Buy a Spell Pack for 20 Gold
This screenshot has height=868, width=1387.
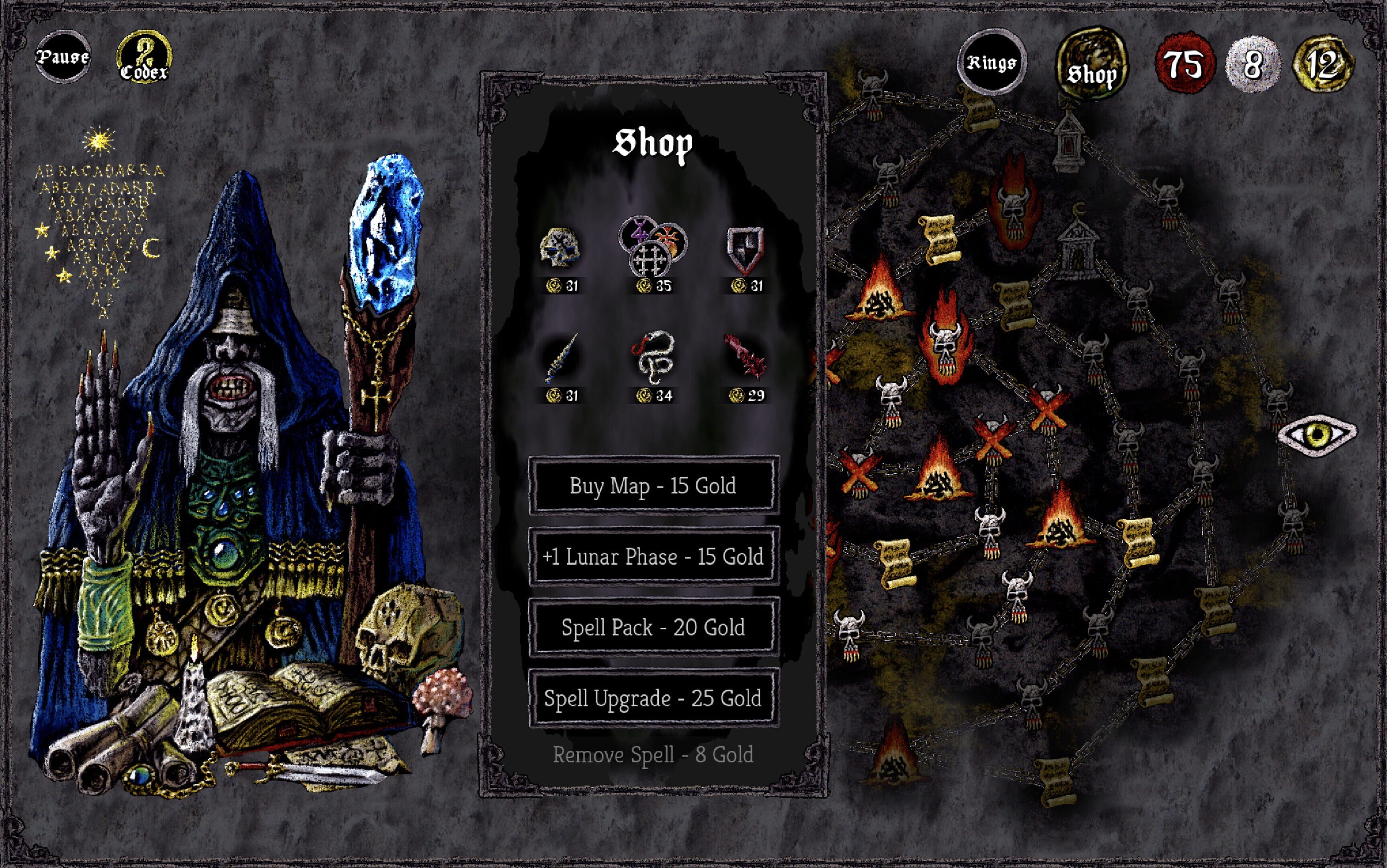654,627
